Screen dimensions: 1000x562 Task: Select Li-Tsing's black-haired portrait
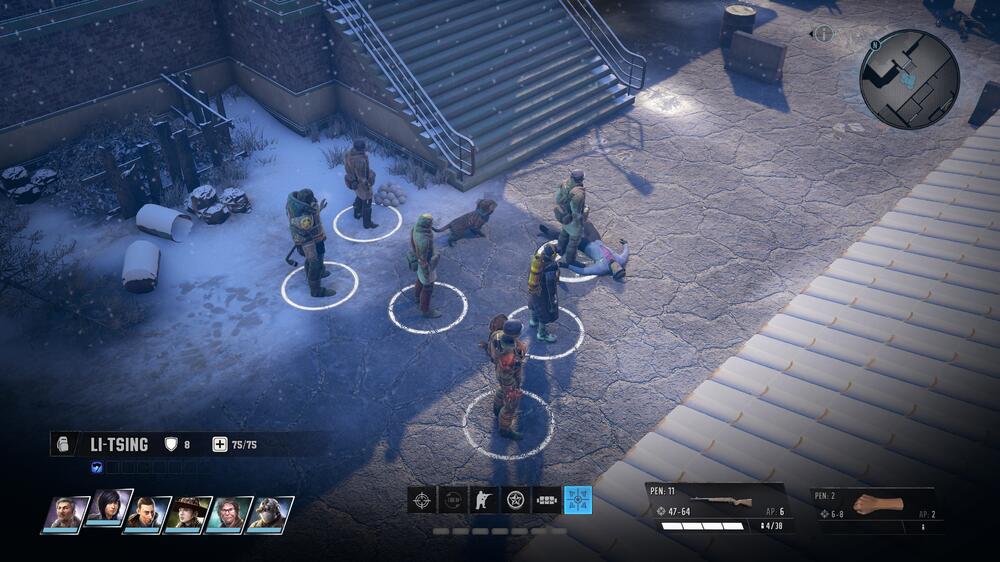click(107, 508)
